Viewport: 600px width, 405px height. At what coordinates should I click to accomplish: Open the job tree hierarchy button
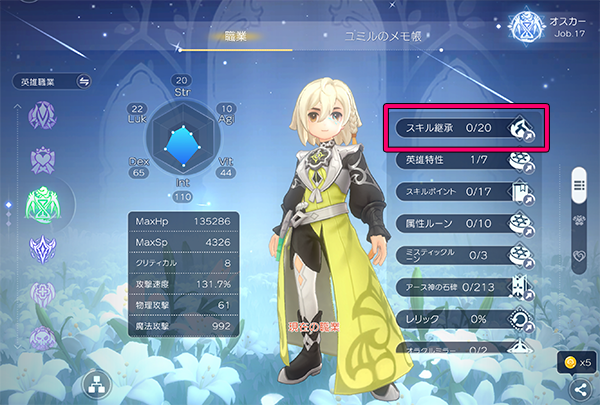[98, 383]
